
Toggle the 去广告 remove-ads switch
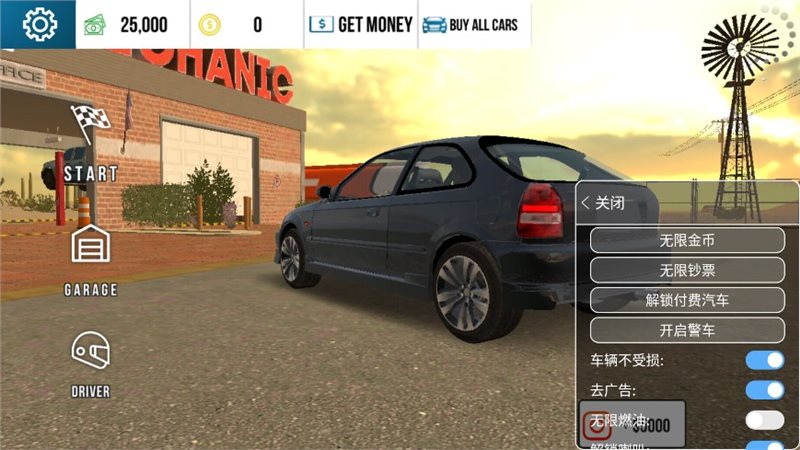765,390
